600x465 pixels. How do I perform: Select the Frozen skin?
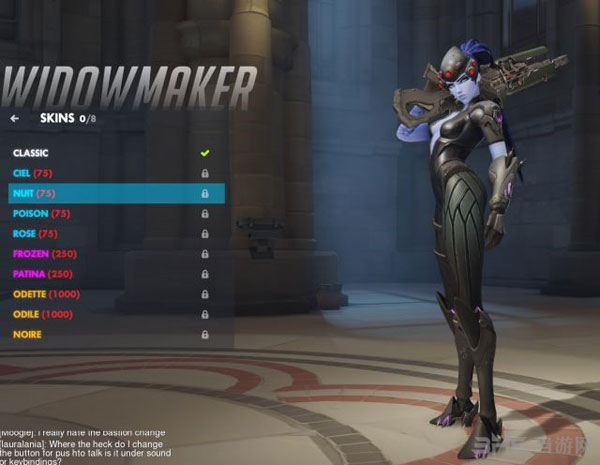(x=44, y=254)
